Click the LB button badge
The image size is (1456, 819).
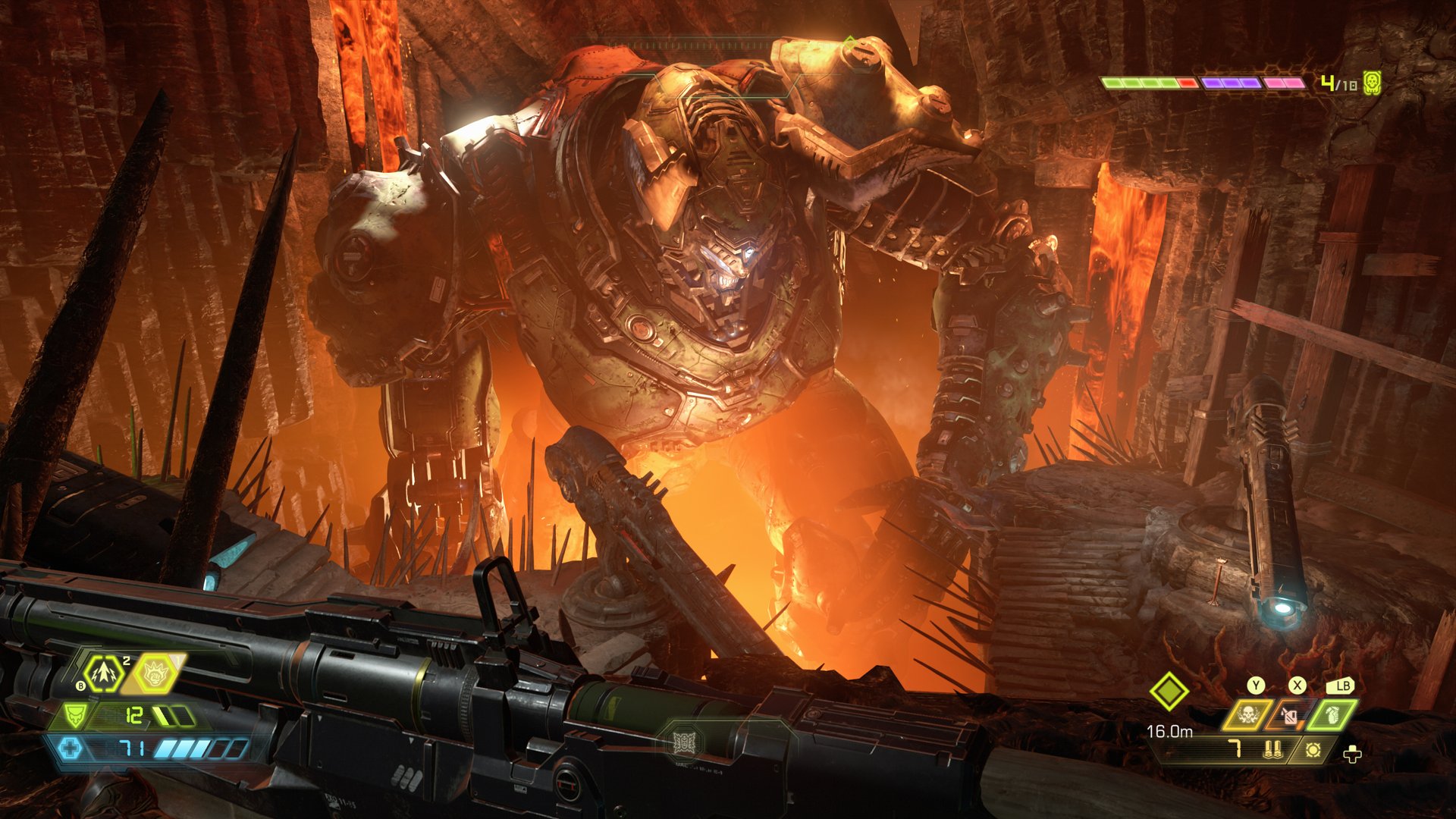tap(1341, 686)
